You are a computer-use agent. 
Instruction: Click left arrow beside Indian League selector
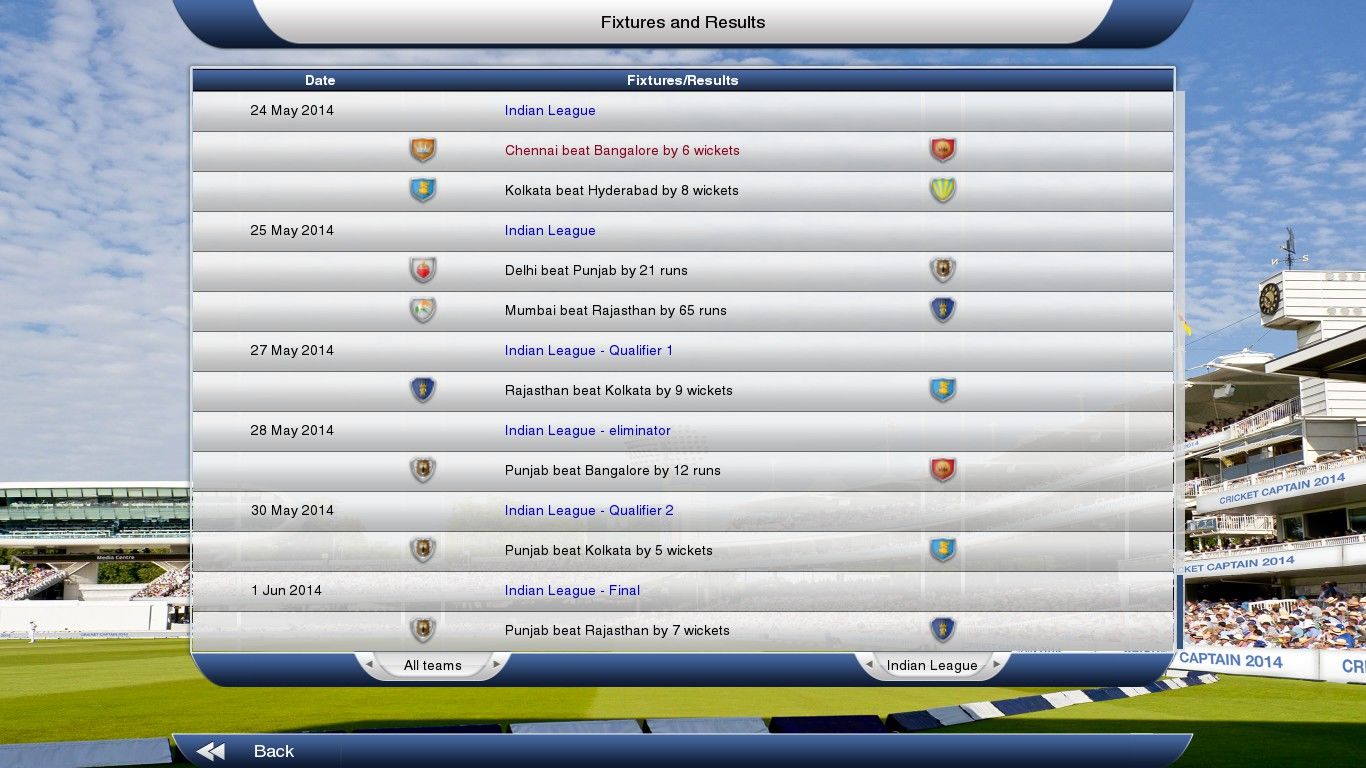pyautogui.click(x=869, y=665)
